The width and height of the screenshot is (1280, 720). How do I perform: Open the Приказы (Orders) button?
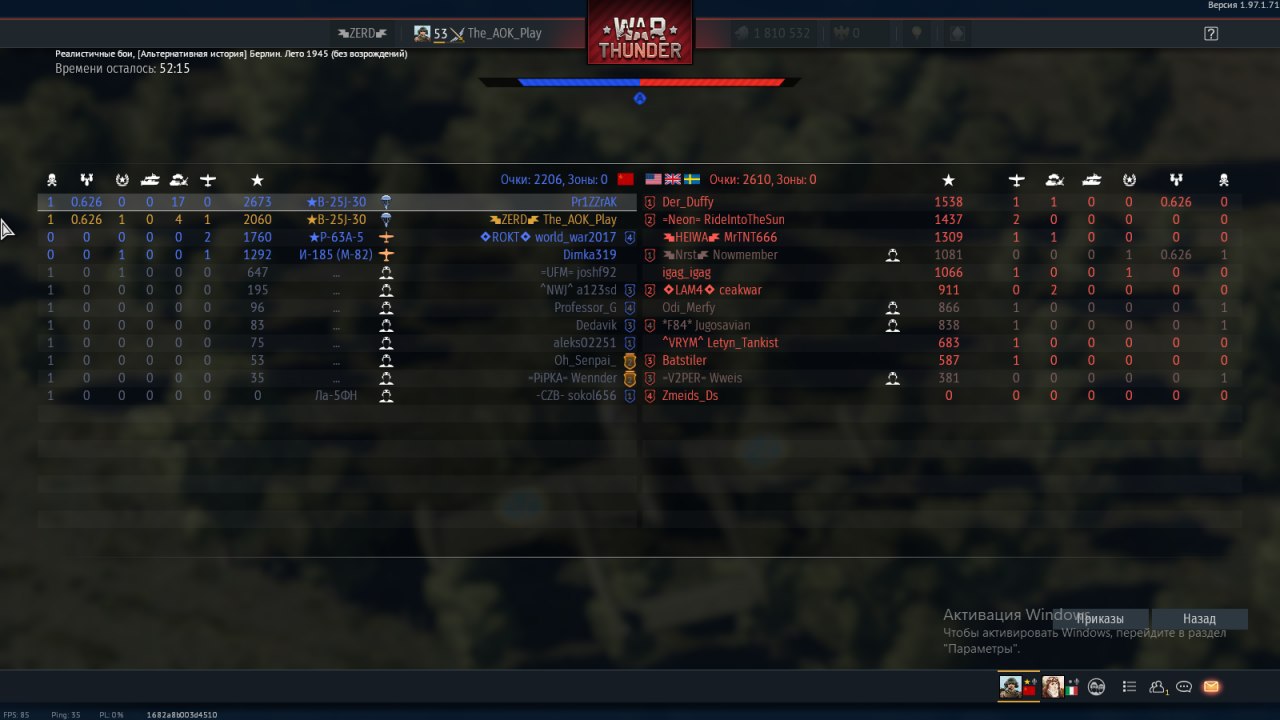(x=1100, y=619)
